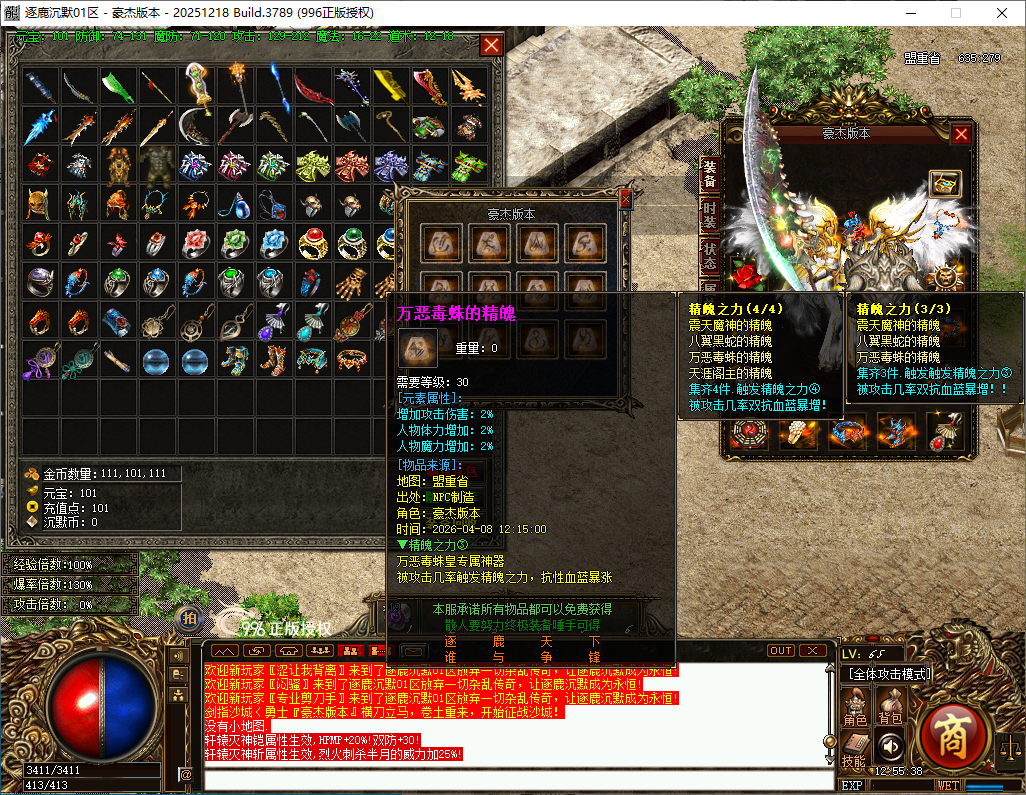The width and height of the screenshot is (1026, 795).
Task: Open the 状态 status tab
Action: [709, 255]
